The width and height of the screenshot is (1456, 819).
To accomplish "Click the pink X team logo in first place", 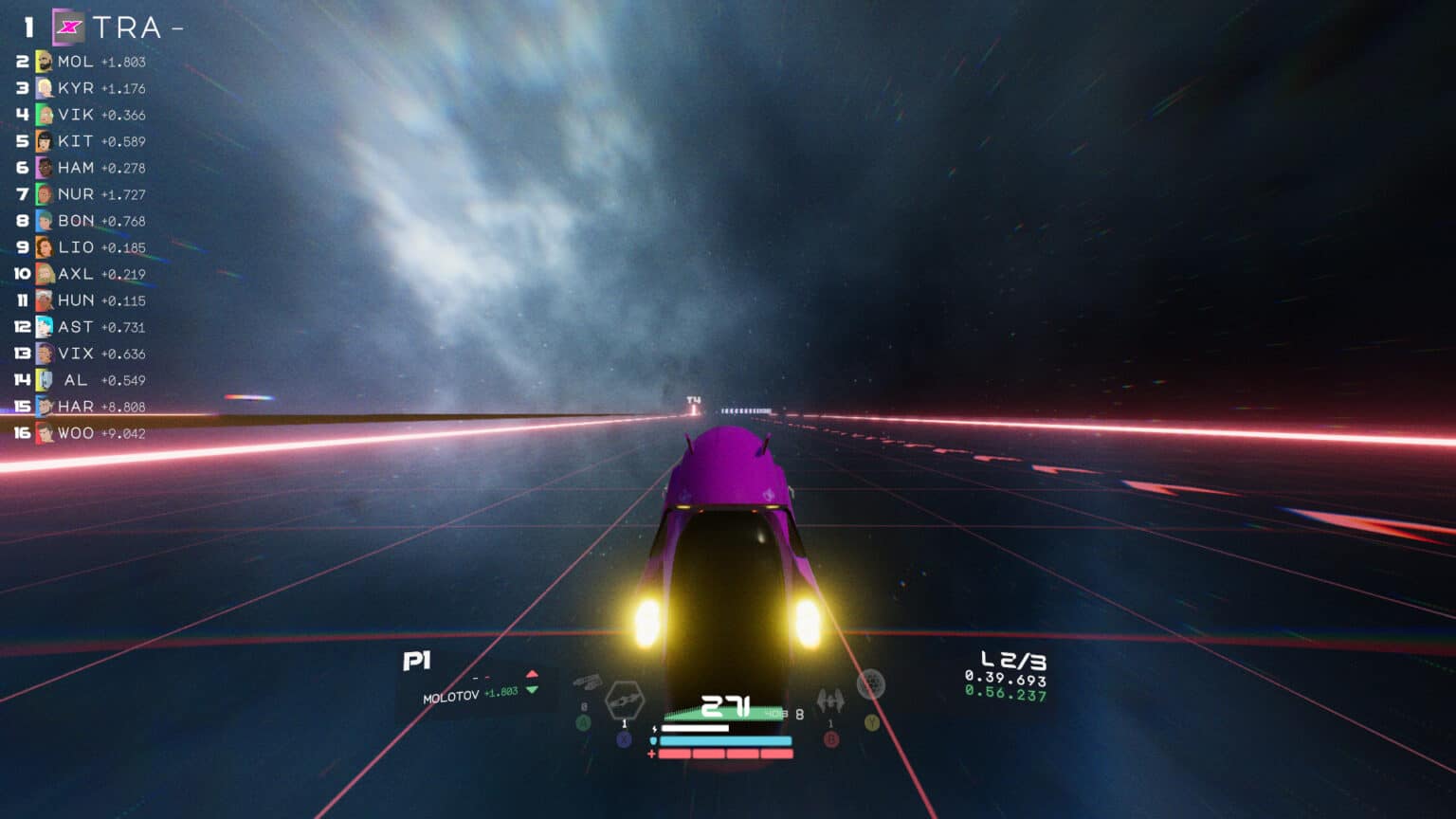I will tap(64, 27).
